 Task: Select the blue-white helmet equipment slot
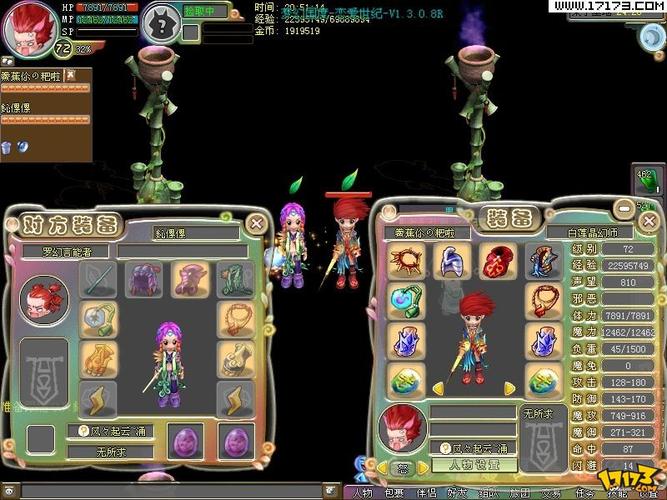click(450, 260)
